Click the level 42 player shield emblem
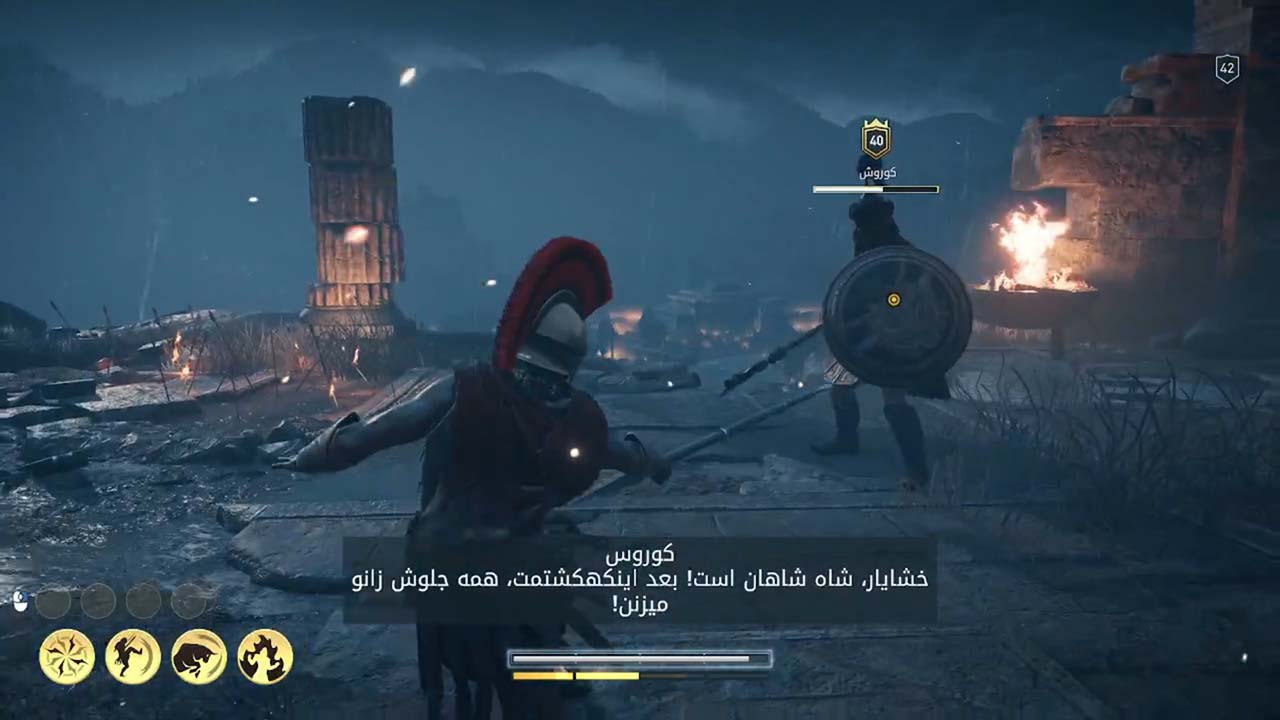Image resolution: width=1280 pixels, height=720 pixels. click(x=1225, y=69)
